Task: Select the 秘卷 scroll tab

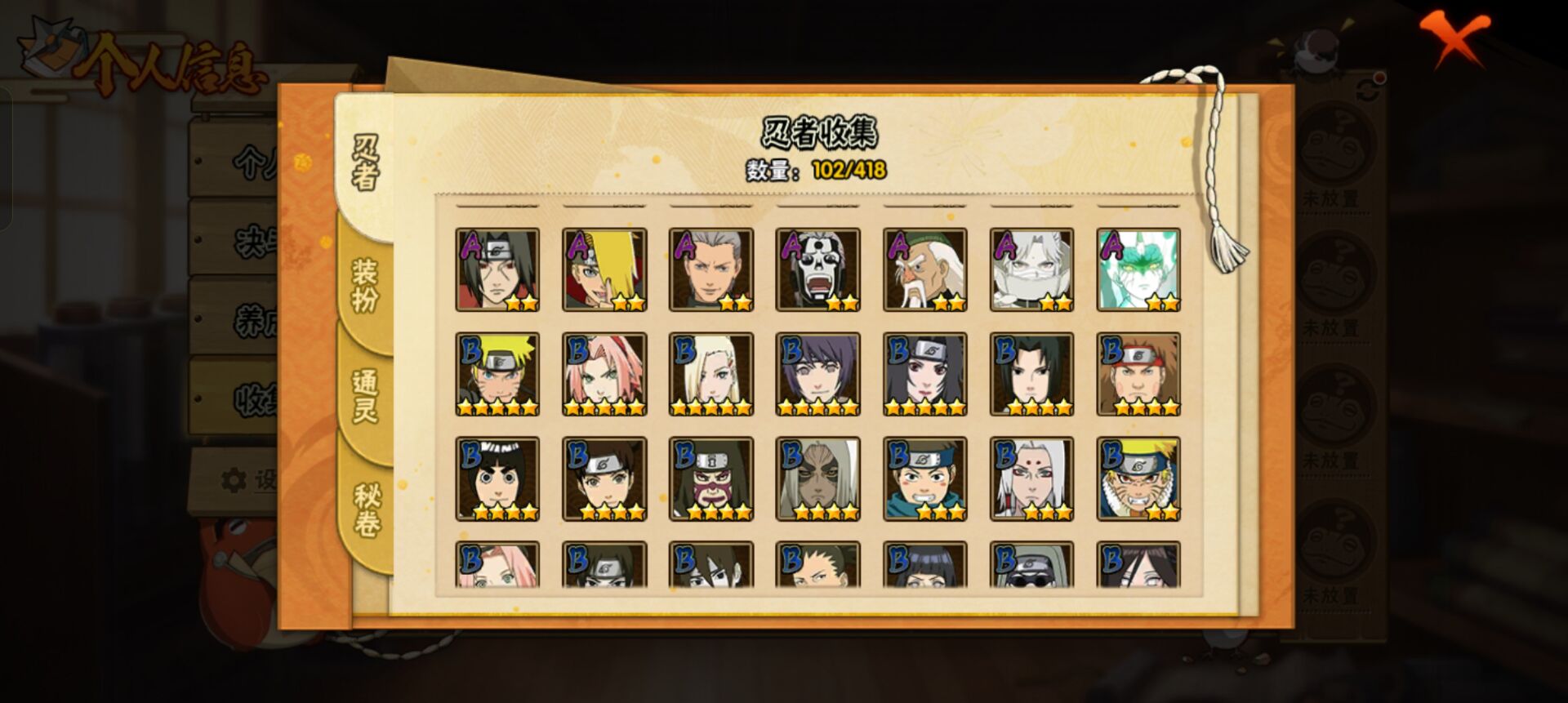Action: [x=366, y=510]
